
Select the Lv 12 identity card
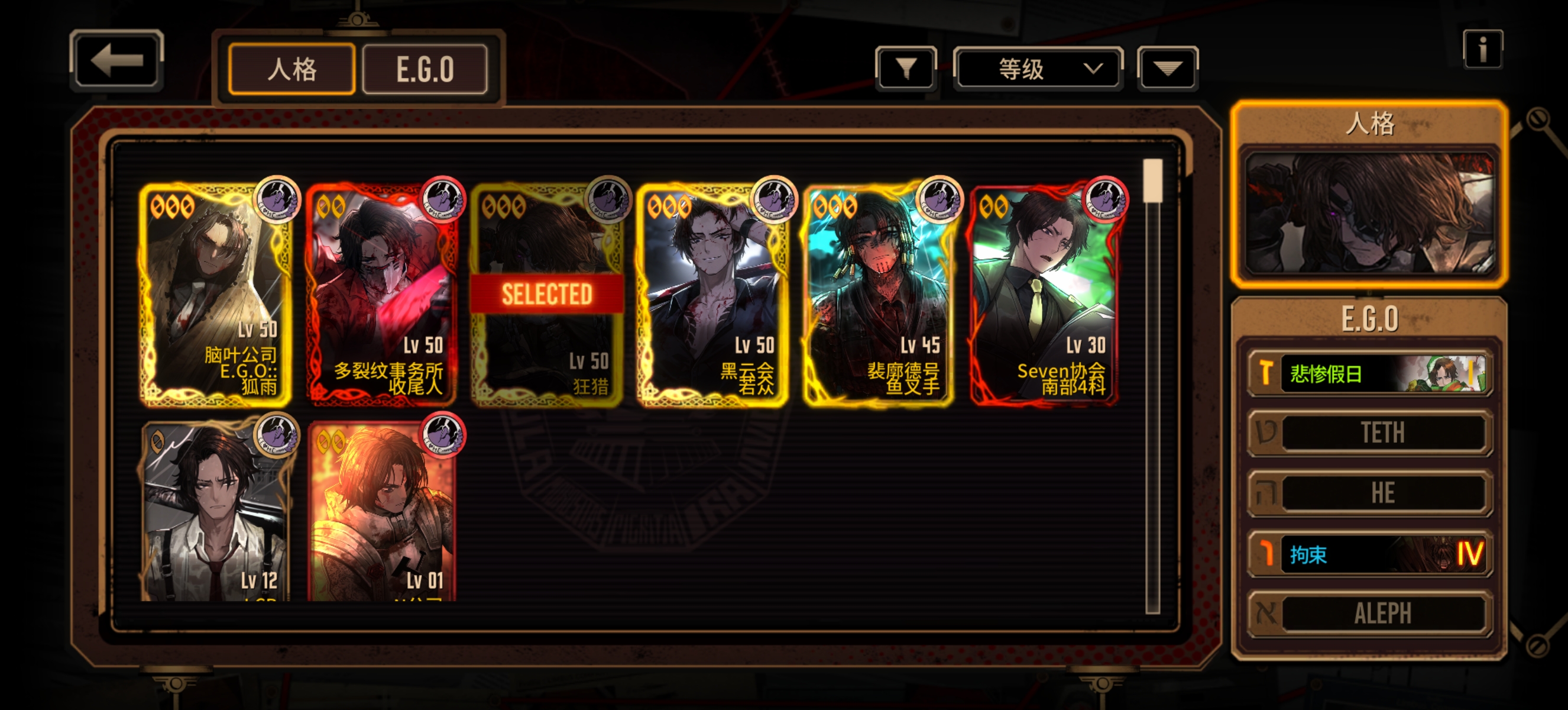coord(214,511)
